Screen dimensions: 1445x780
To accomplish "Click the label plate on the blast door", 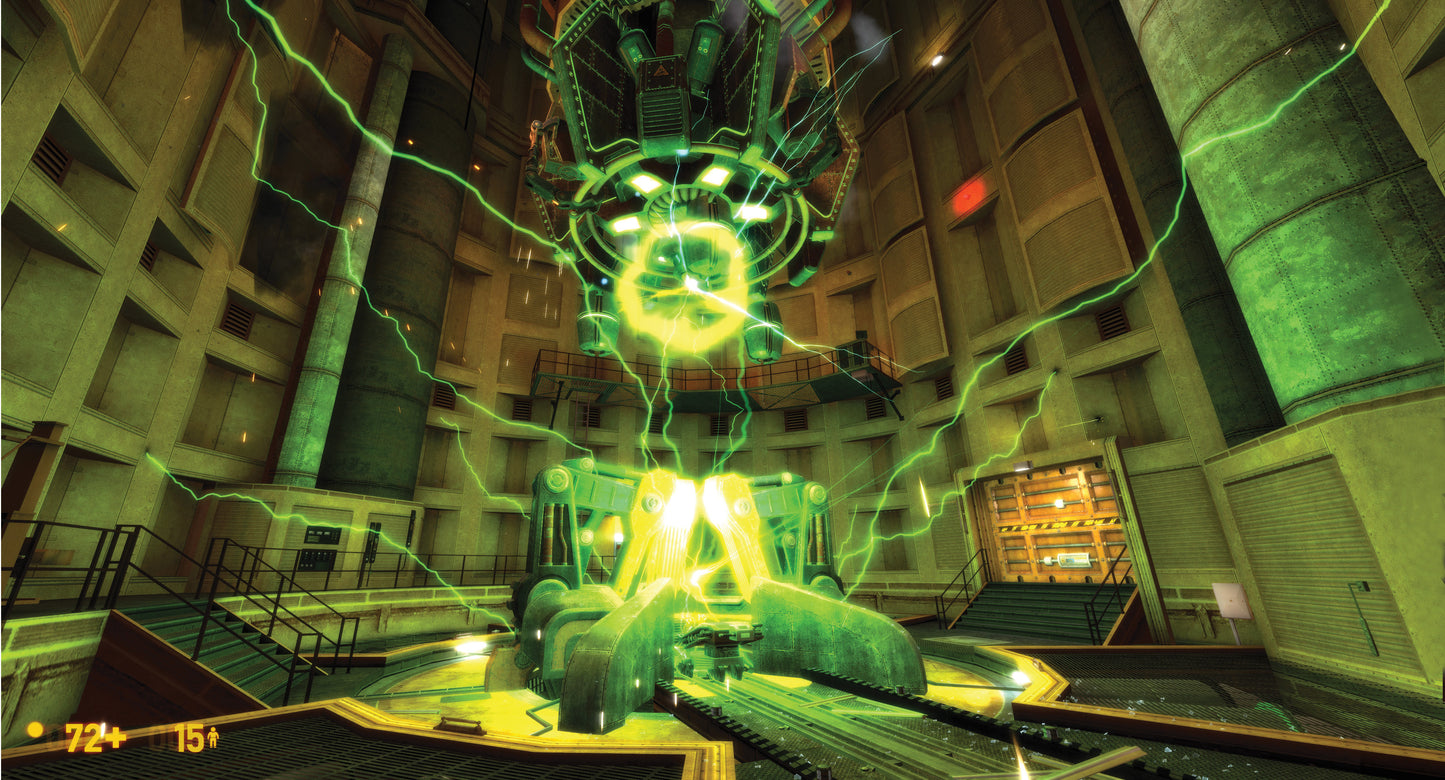I will coord(1075,559).
